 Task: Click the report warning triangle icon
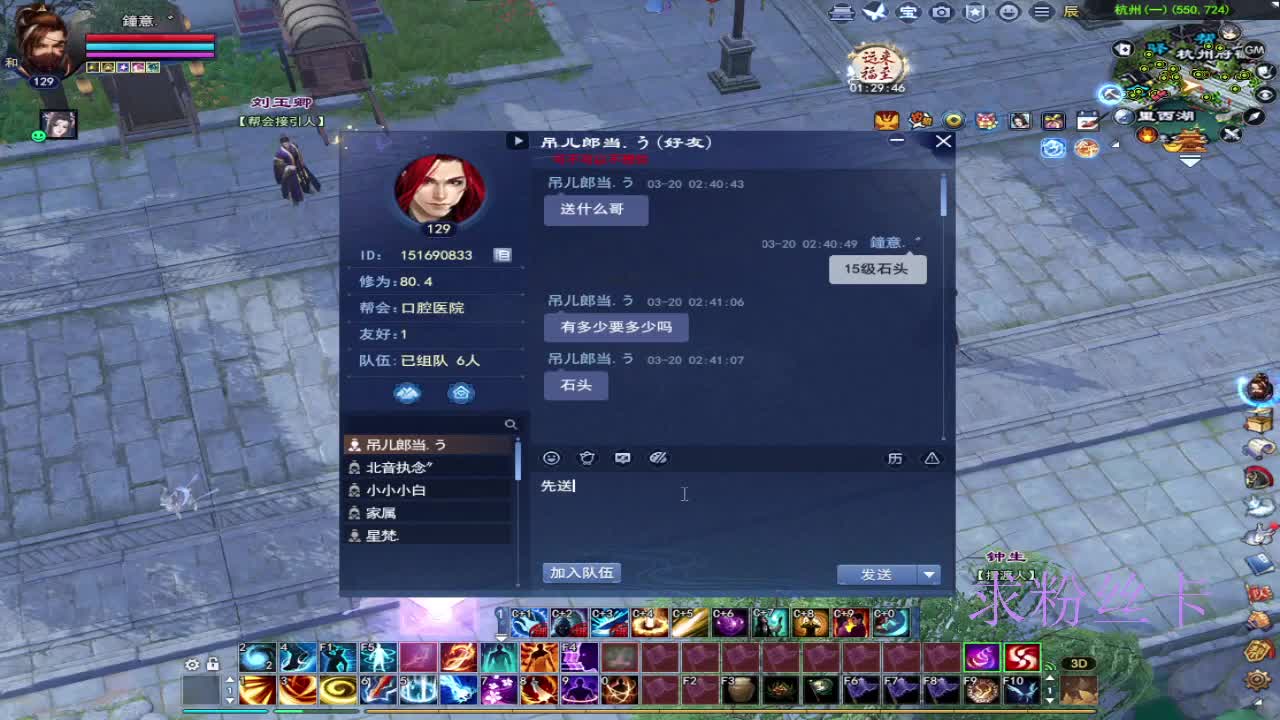tap(931, 458)
